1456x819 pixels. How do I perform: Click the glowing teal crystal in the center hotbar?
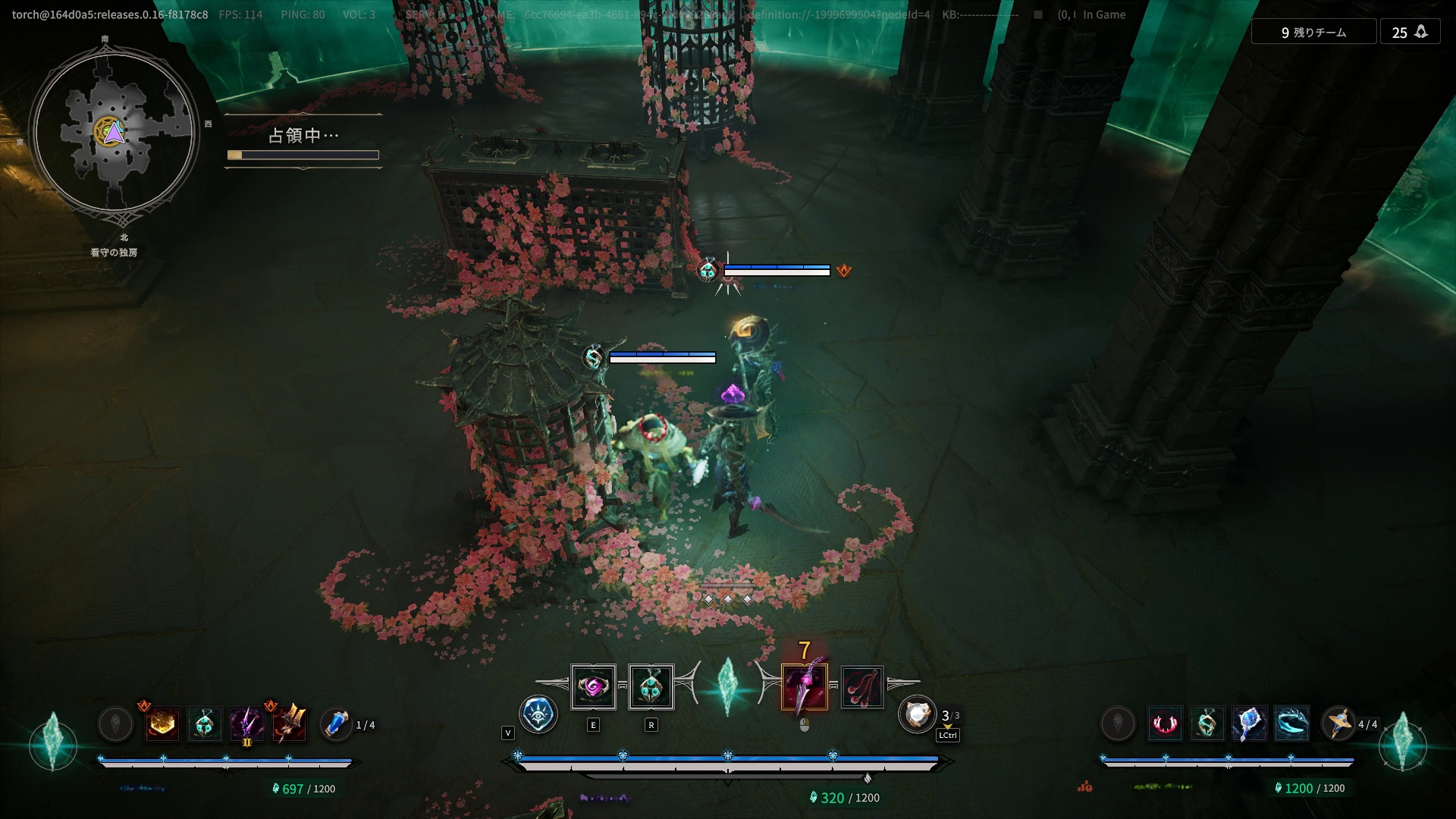727,686
